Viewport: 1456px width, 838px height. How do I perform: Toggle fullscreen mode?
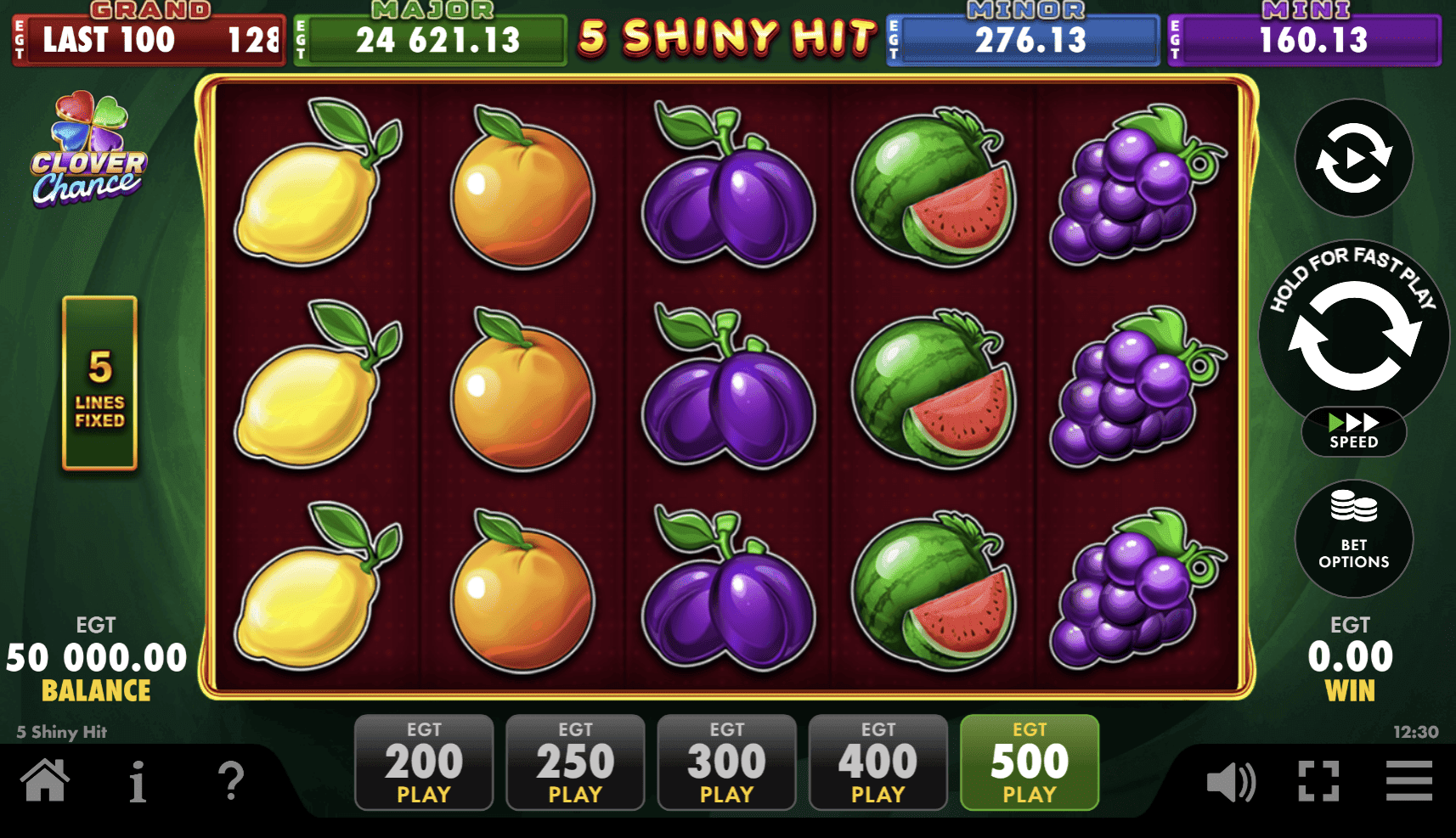1318,782
